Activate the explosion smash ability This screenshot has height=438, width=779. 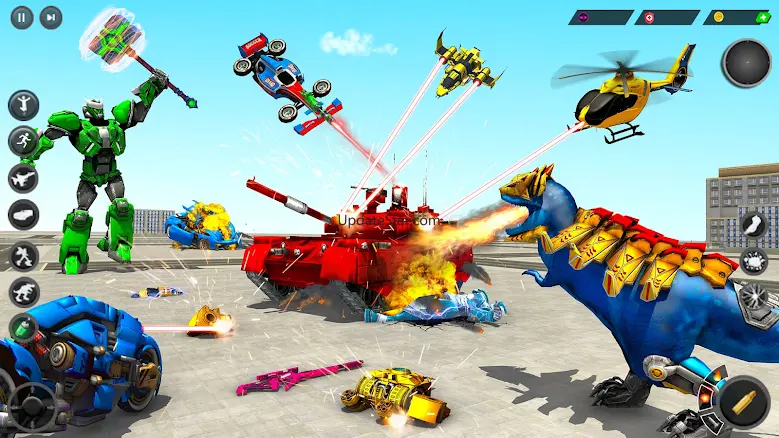[x=752, y=262]
